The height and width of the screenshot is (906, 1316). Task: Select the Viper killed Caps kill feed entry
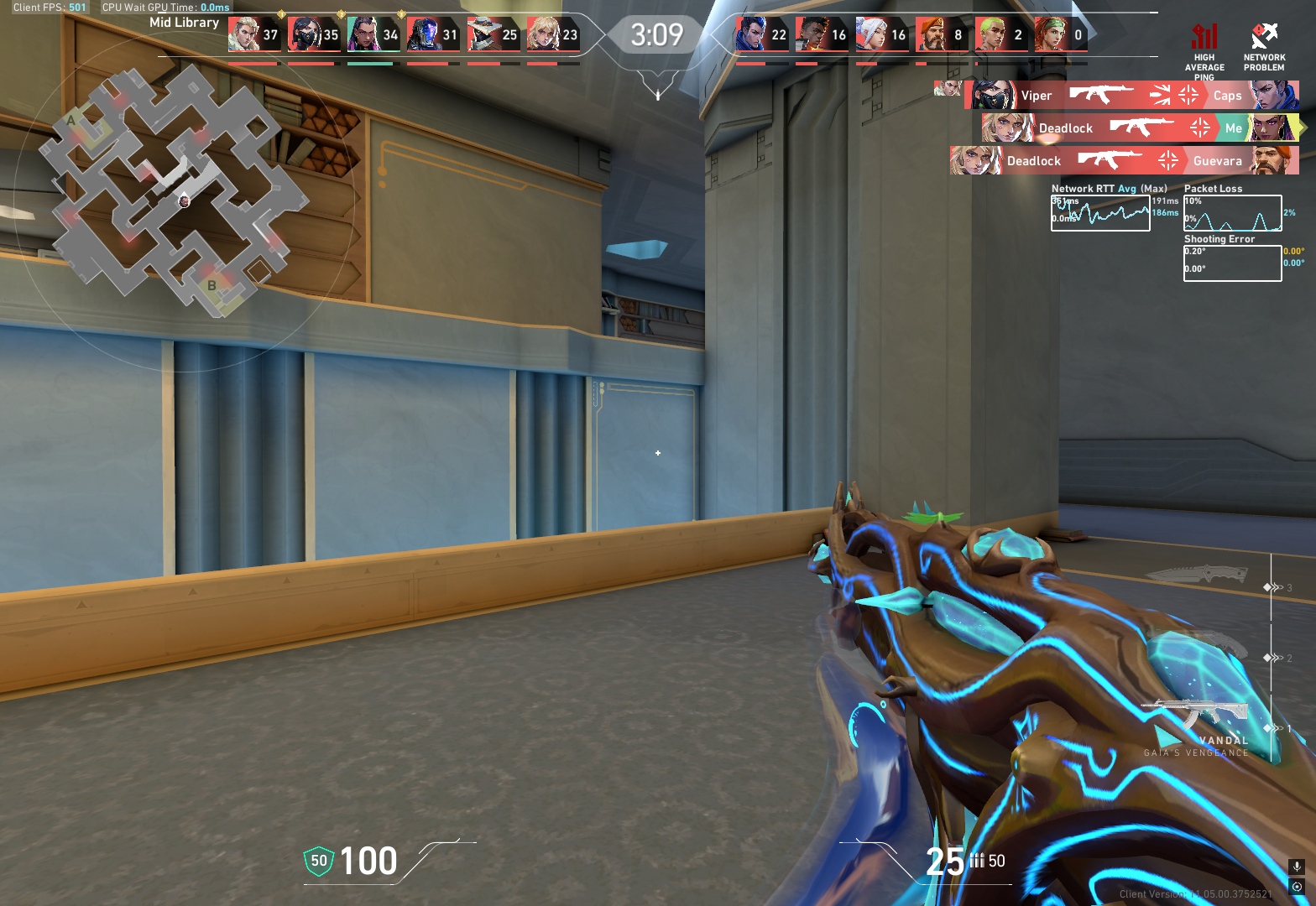1131,95
